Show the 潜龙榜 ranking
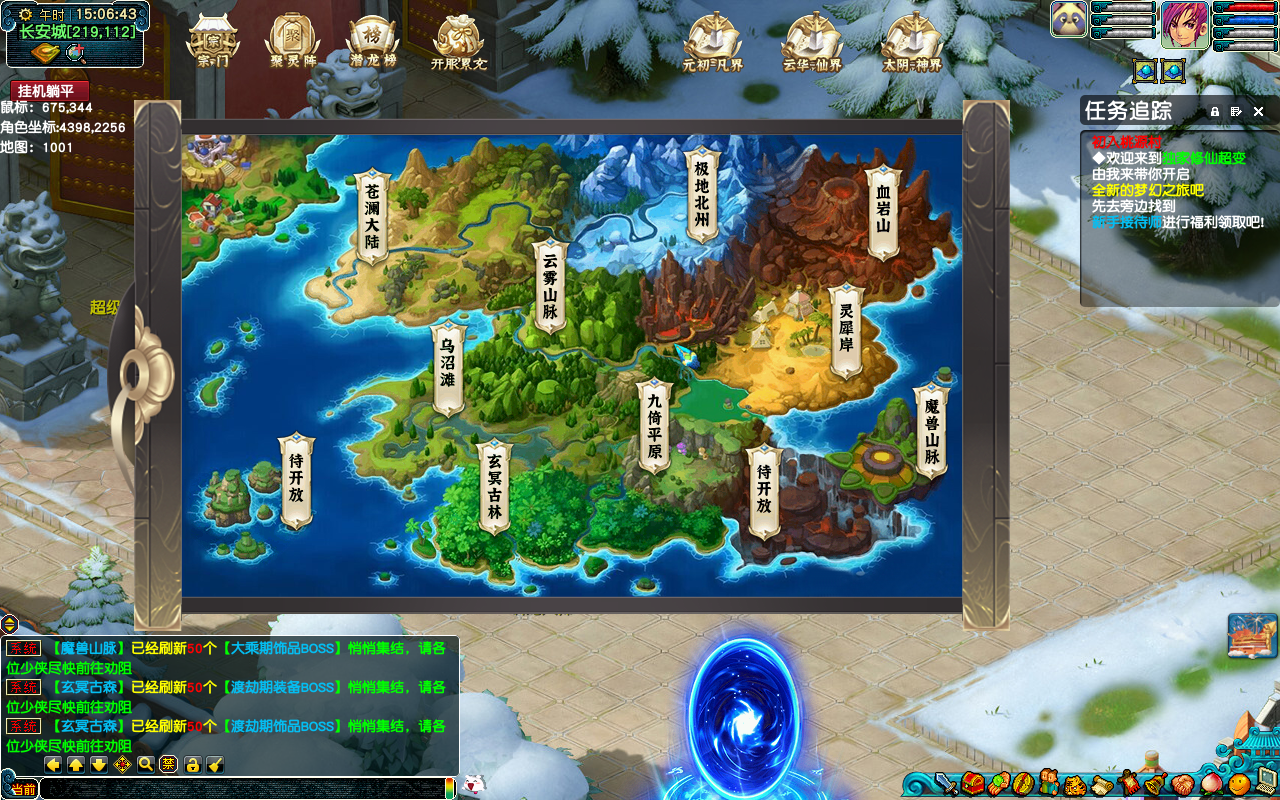This screenshot has width=1280, height=800. click(x=372, y=41)
